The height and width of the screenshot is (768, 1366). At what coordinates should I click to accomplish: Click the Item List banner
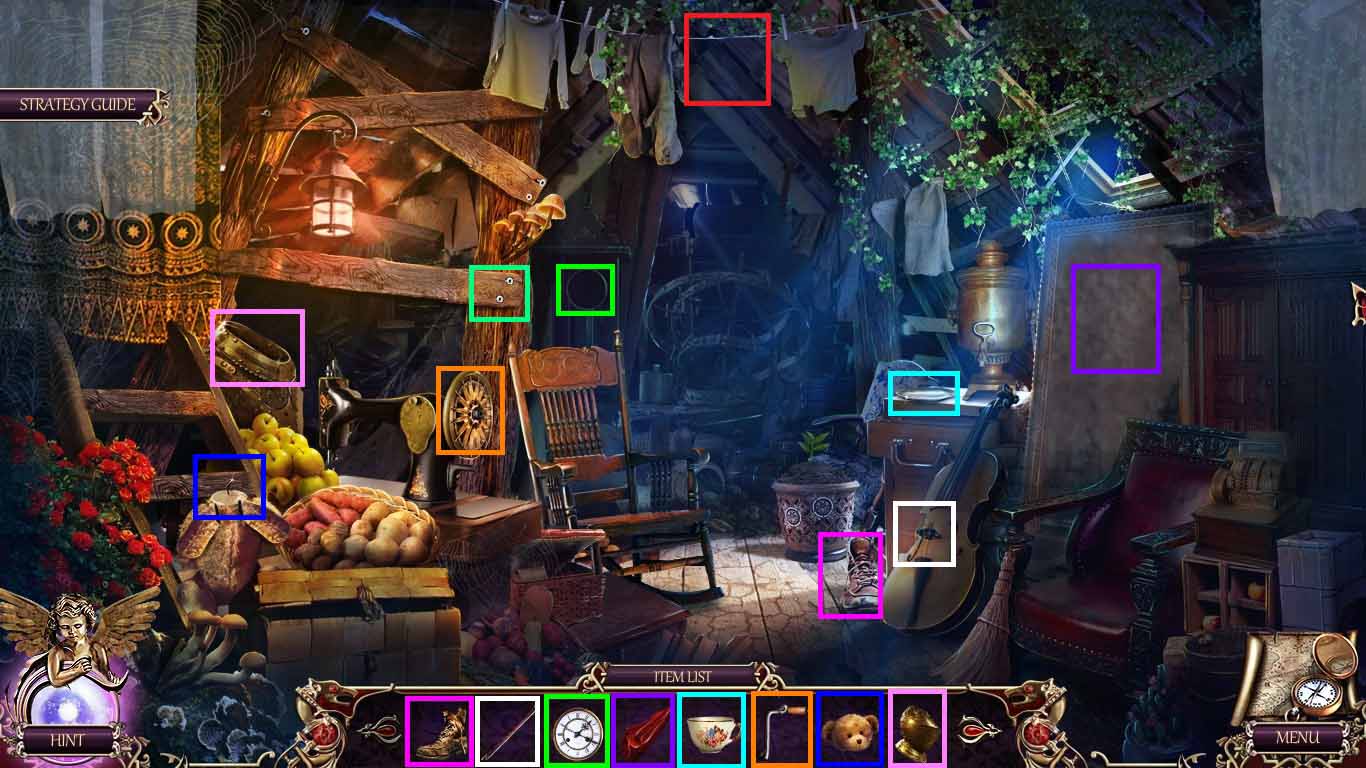(683, 675)
